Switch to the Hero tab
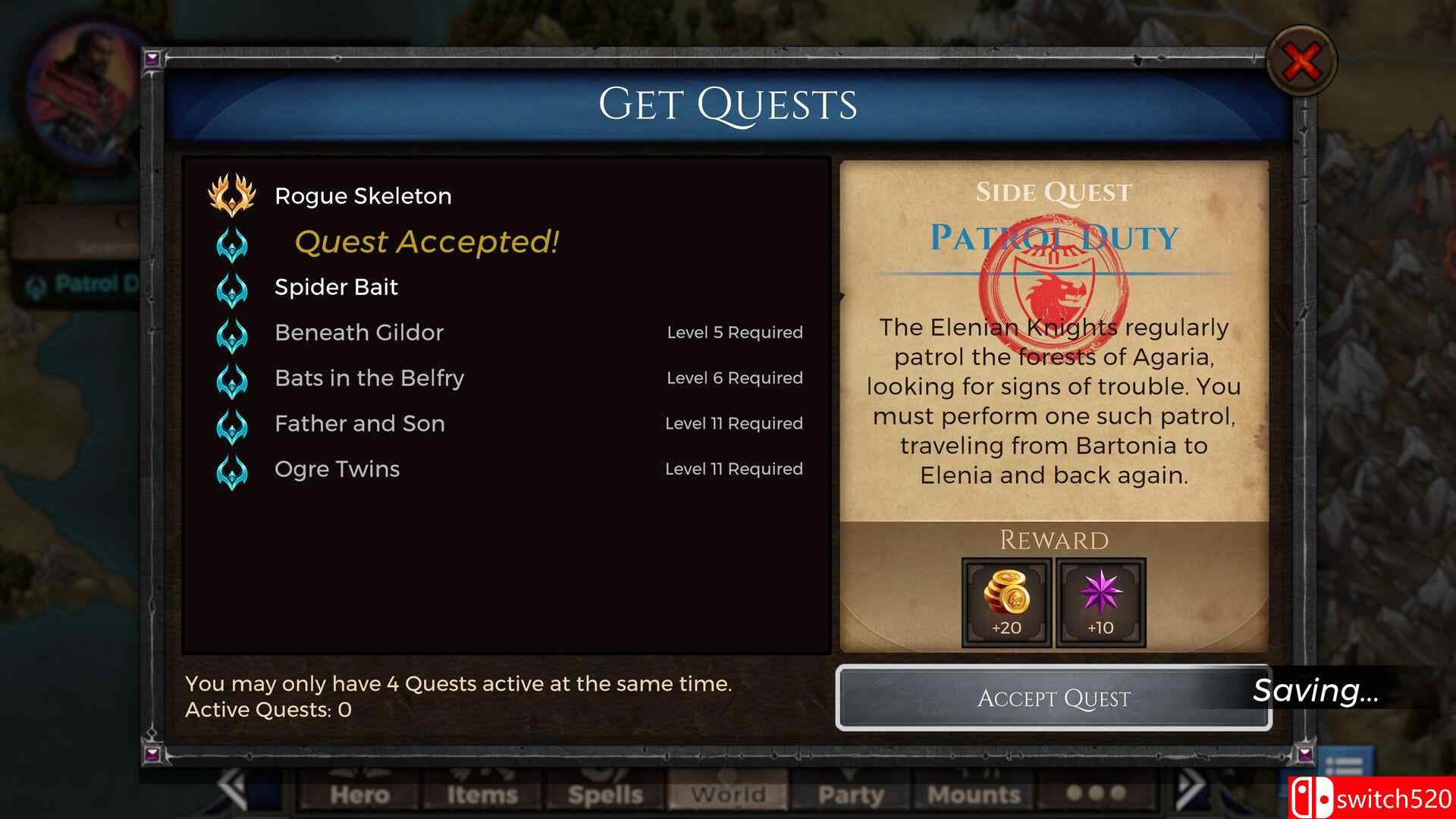The height and width of the screenshot is (819, 1456). point(362,795)
